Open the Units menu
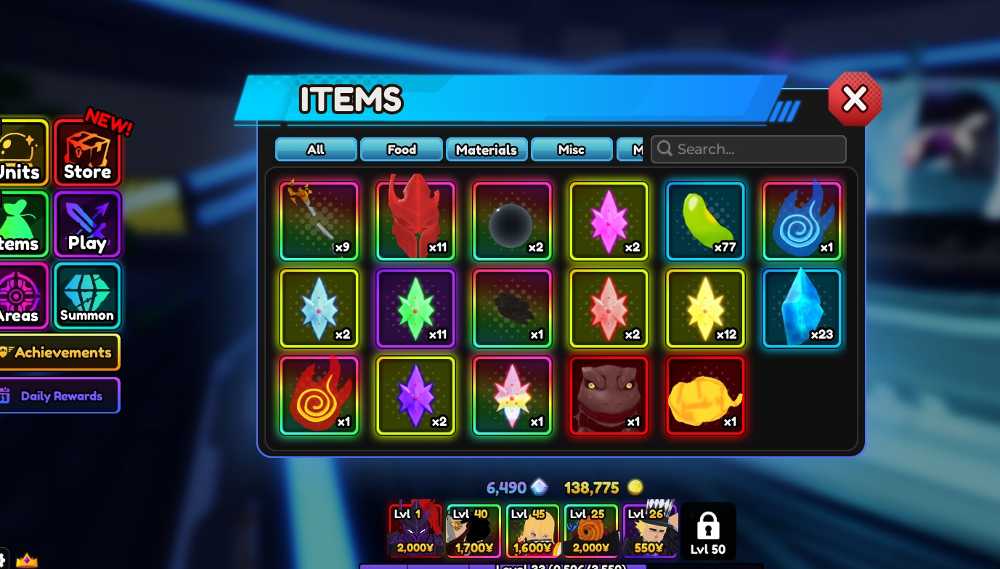Viewport: 1000px width, 569px height. point(21,154)
